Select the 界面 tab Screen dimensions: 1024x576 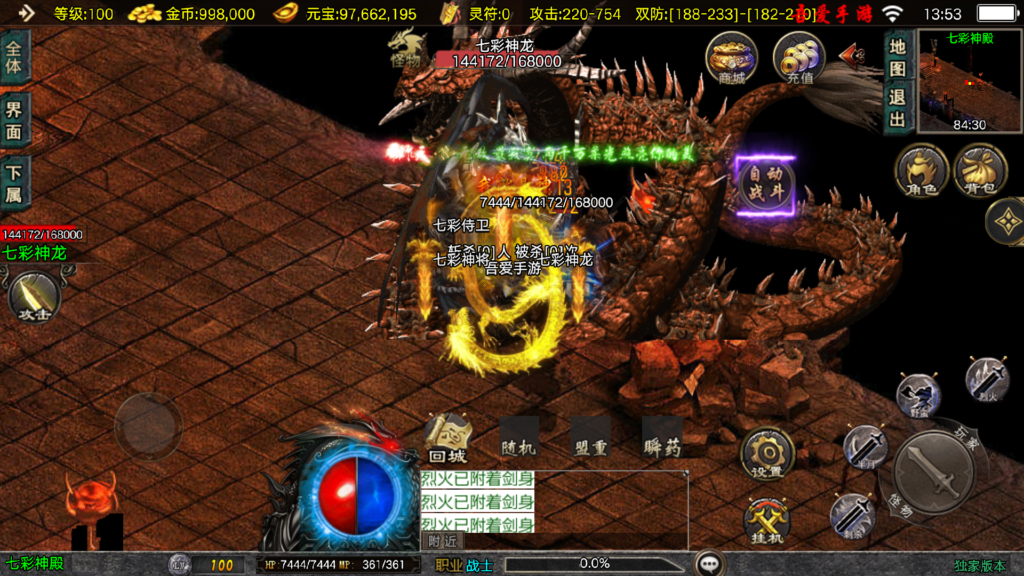[x=15, y=120]
